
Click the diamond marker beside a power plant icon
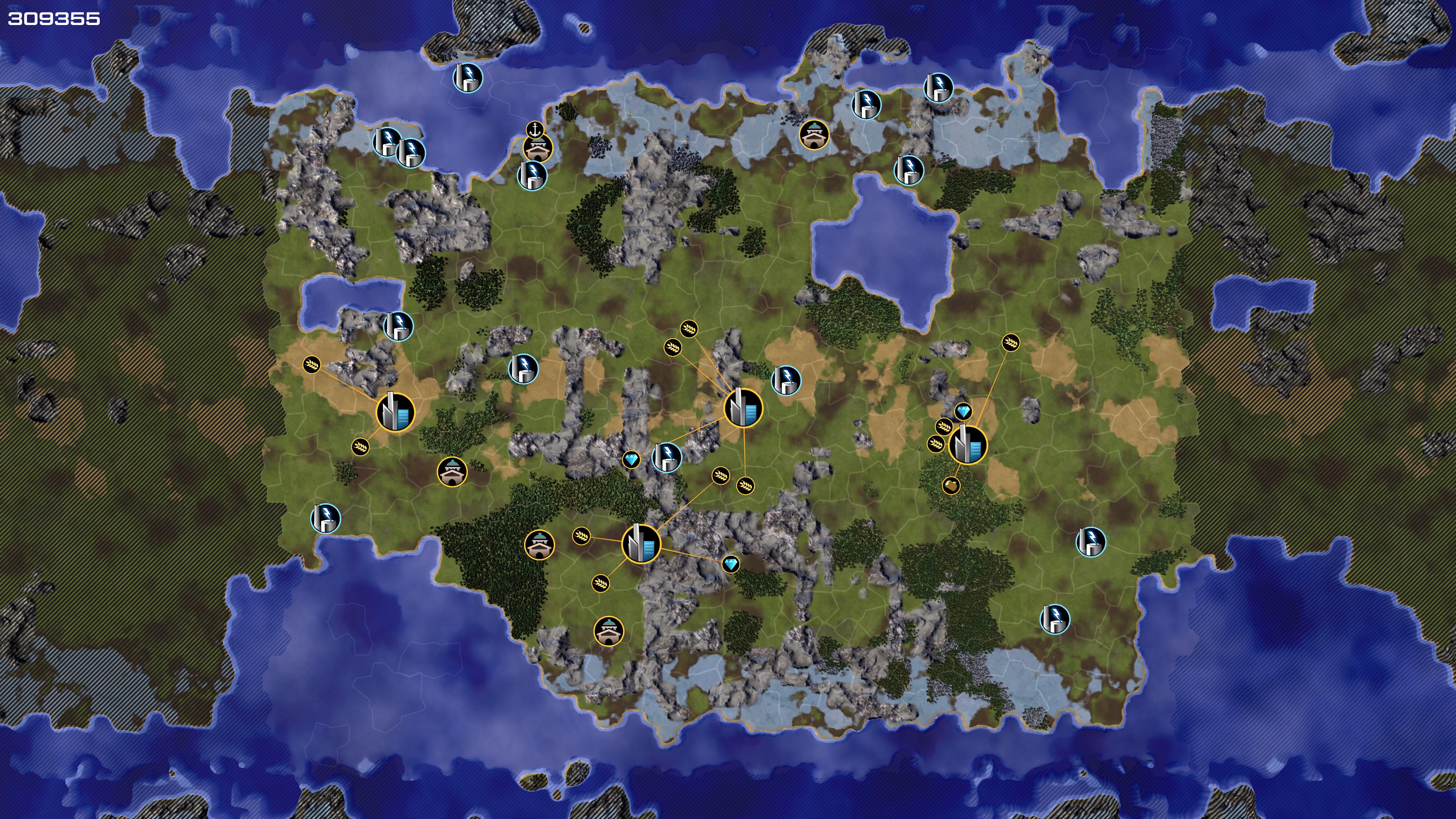(631, 460)
